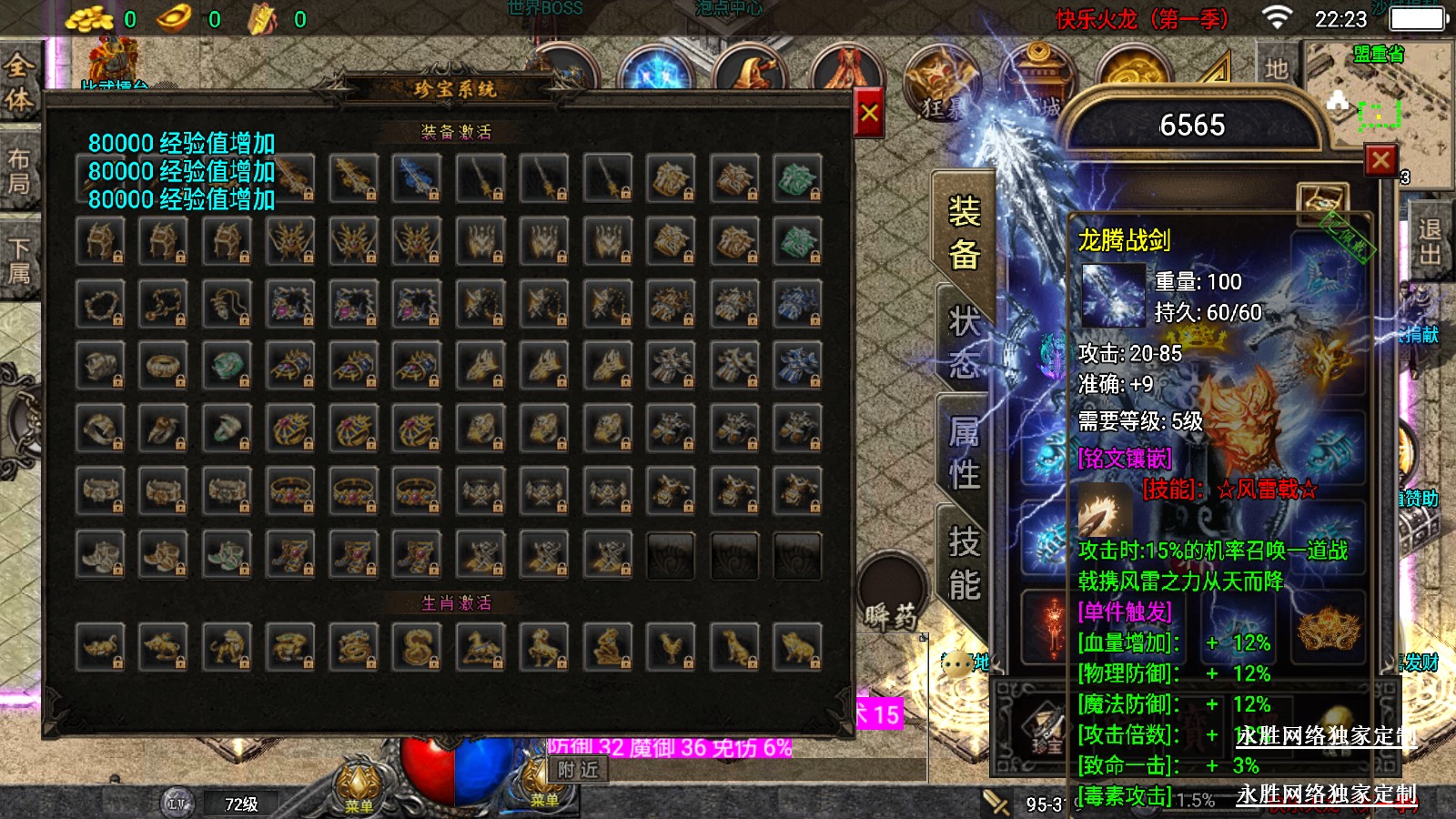
Task: Open the 状态 status tab
Action: point(964,342)
